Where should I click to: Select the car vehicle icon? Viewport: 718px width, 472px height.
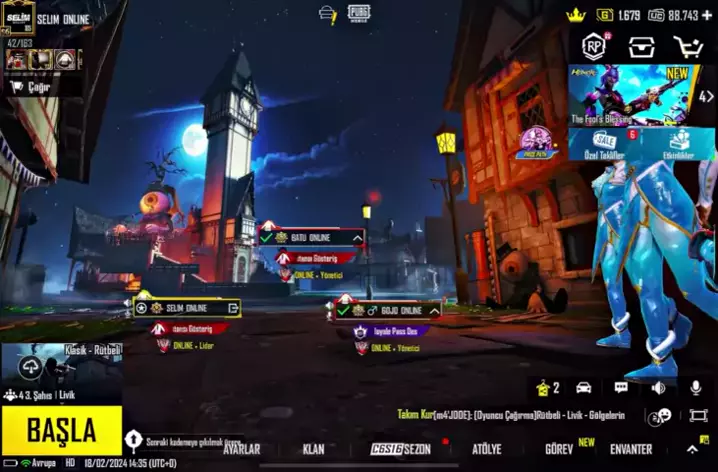[584, 388]
